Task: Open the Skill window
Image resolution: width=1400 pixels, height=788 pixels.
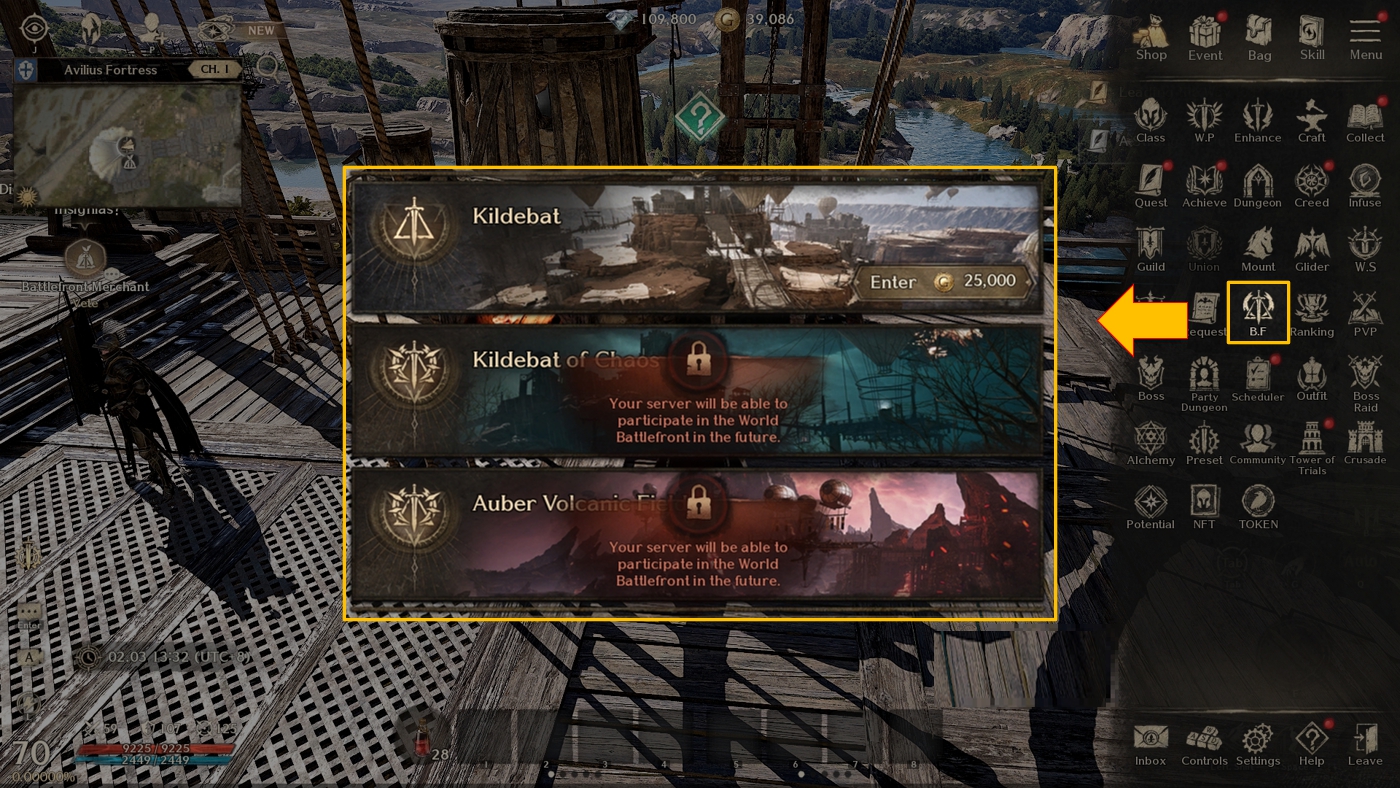Action: (x=1312, y=37)
